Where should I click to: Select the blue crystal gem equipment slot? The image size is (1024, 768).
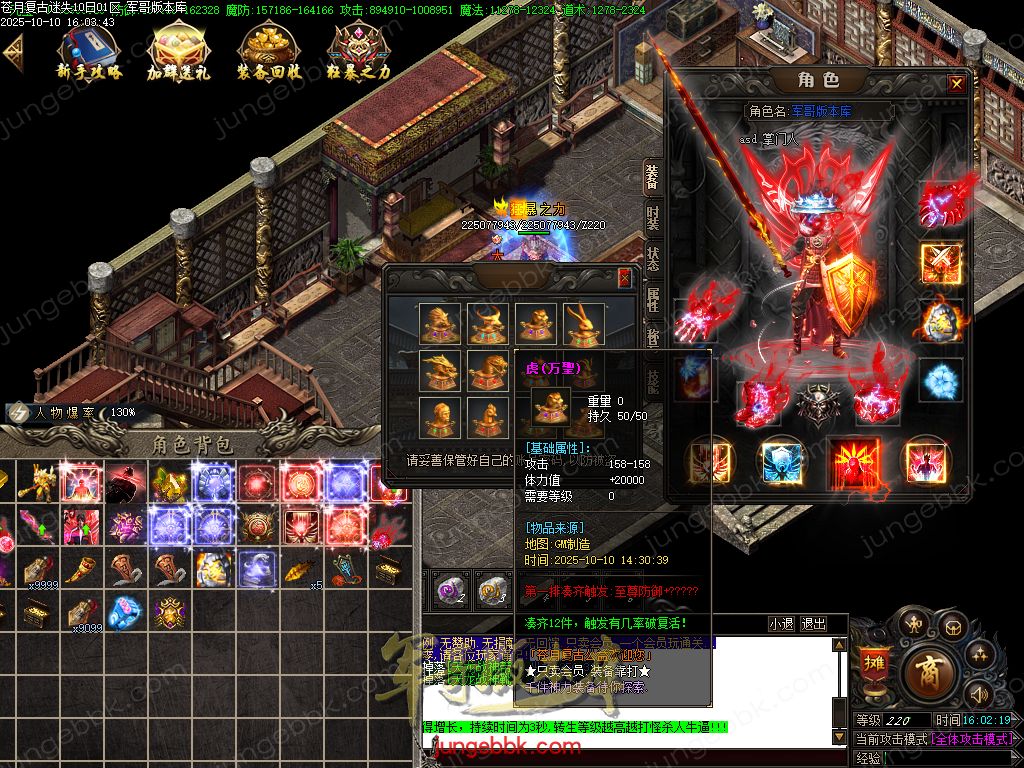coord(940,380)
